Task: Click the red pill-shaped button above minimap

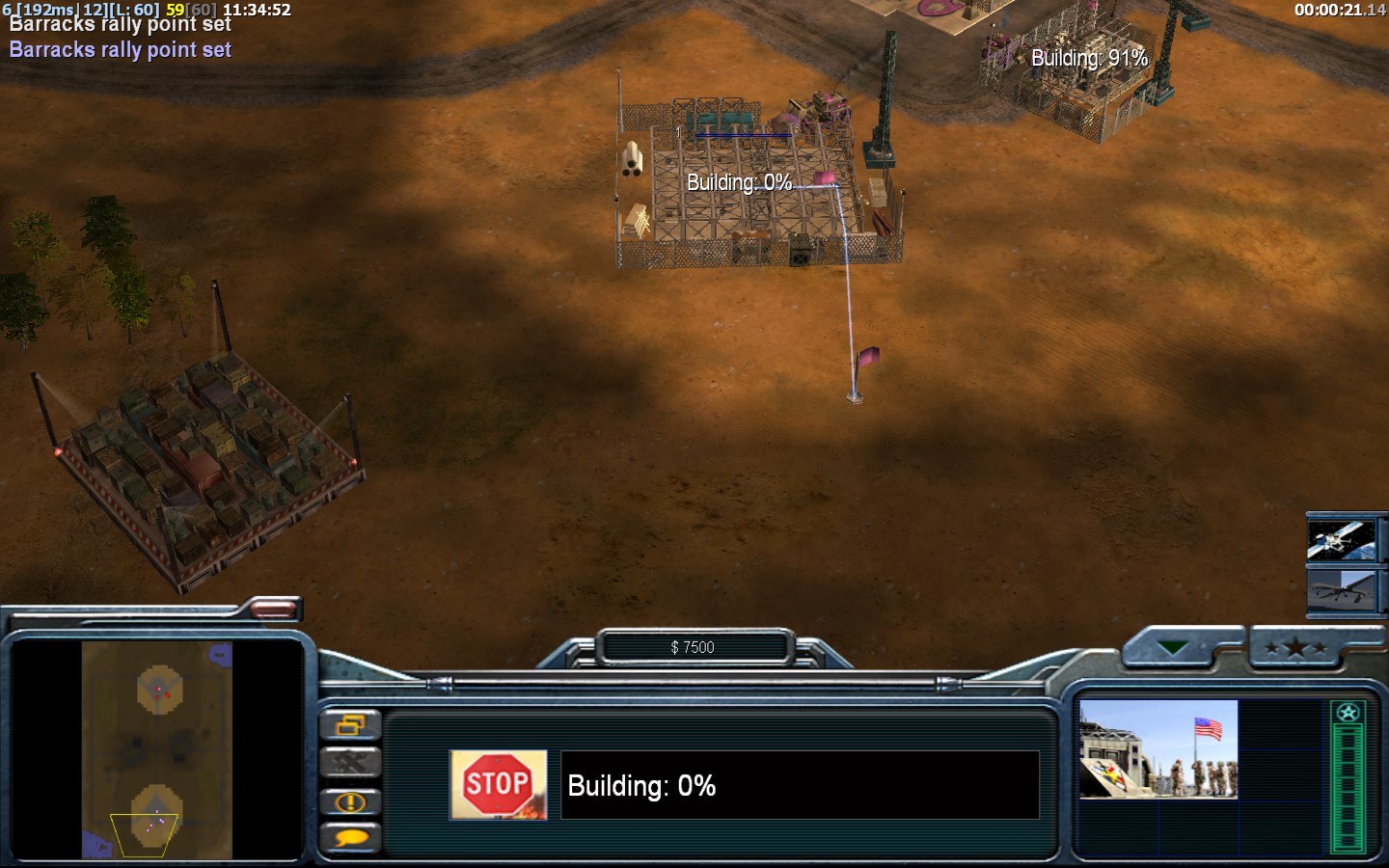Action: tap(273, 609)
